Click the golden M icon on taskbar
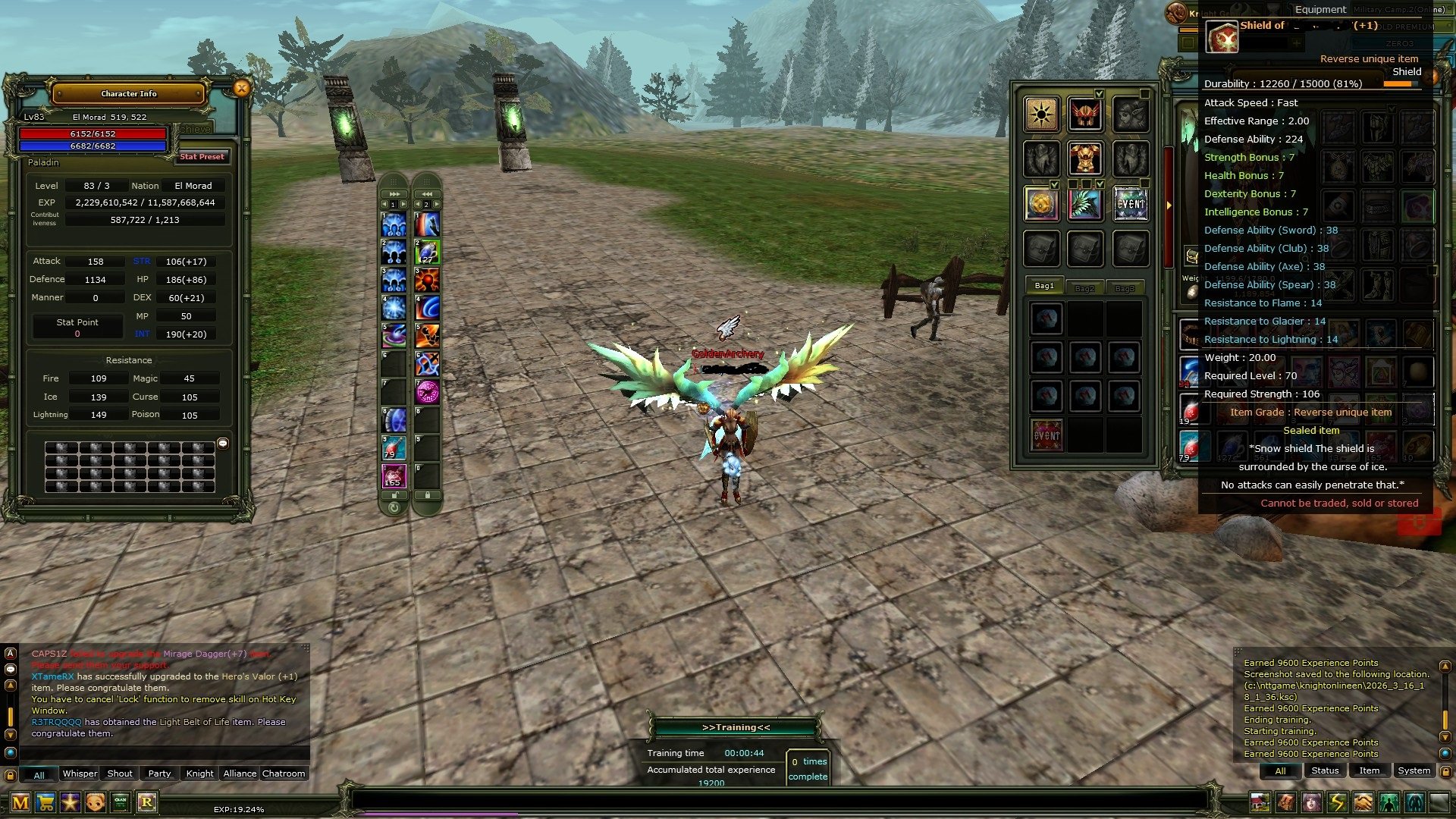Image resolution: width=1456 pixels, height=819 pixels. 20,802
